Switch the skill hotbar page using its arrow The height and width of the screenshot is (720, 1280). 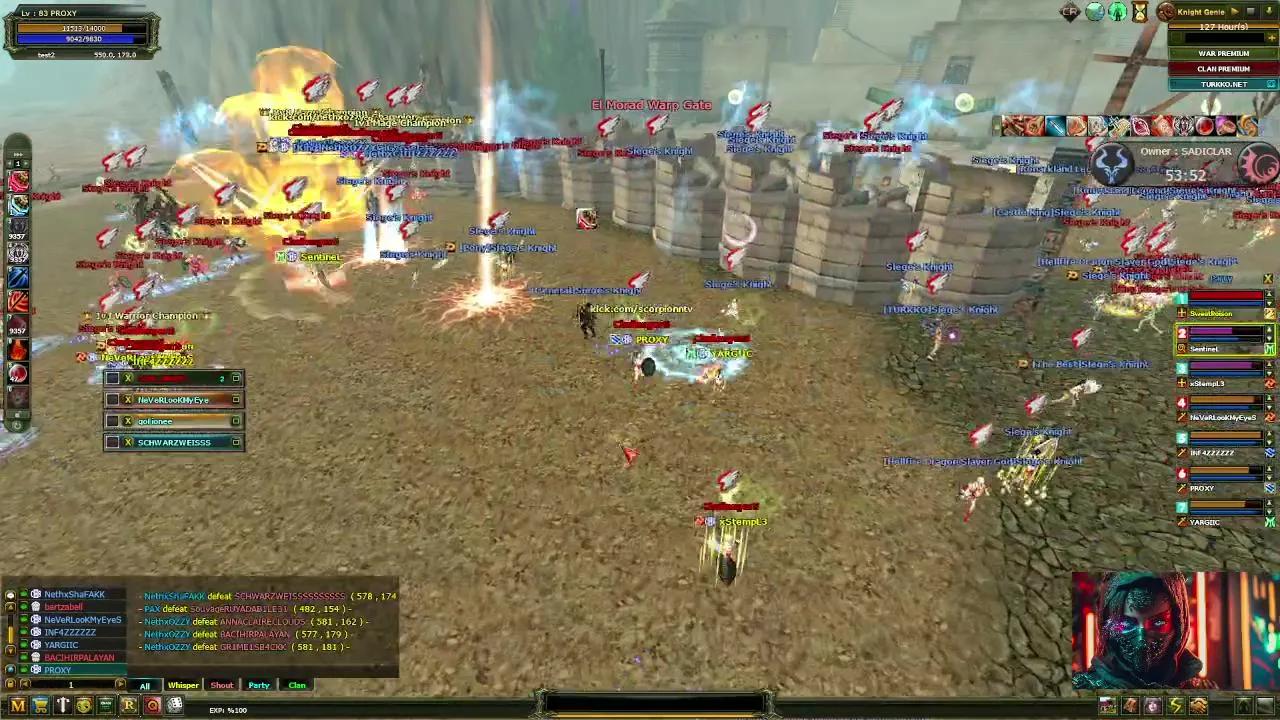pyautogui.click(x=28, y=164)
